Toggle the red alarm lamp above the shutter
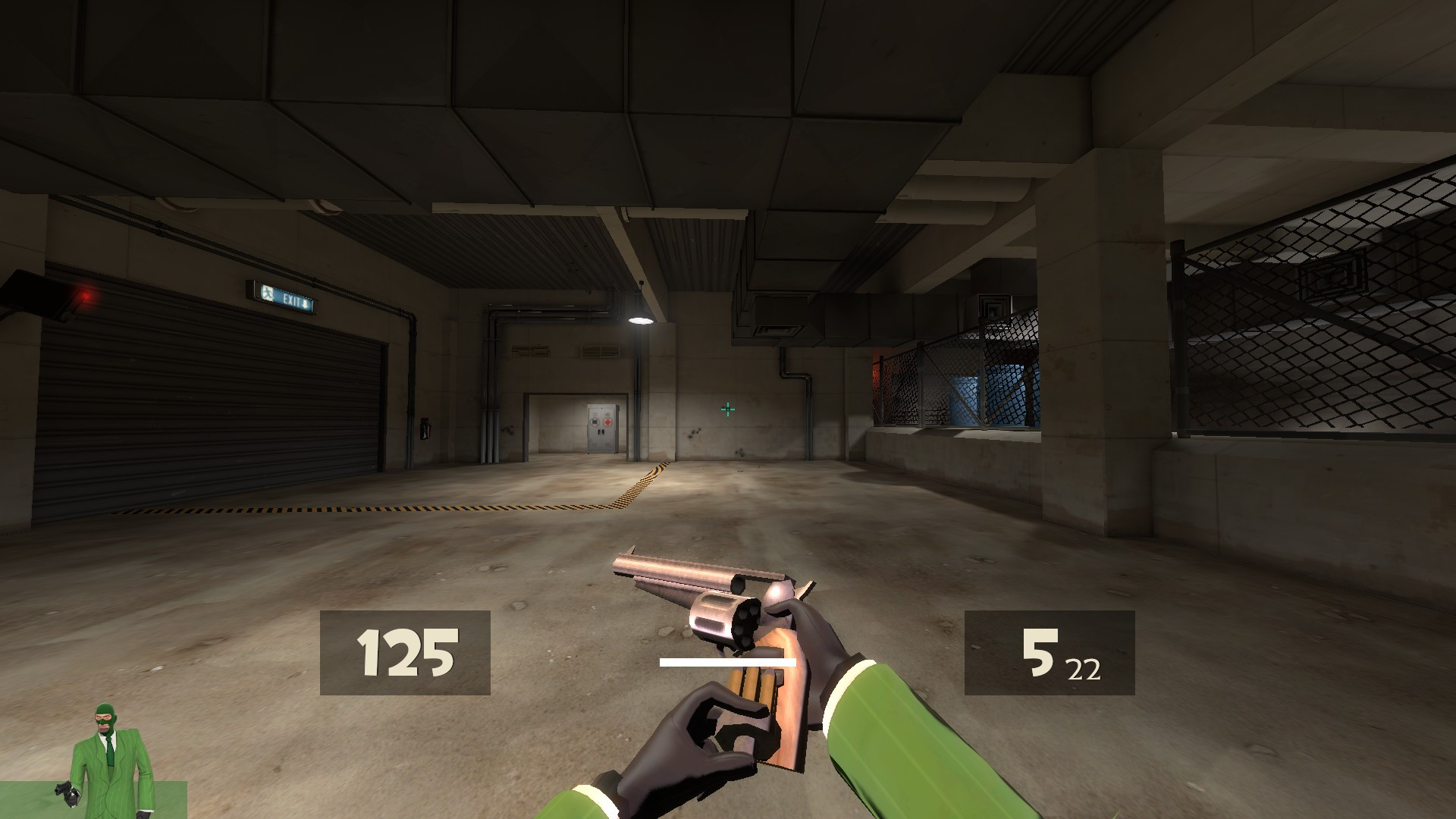Viewport: 1456px width, 819px height. point(86,296)
